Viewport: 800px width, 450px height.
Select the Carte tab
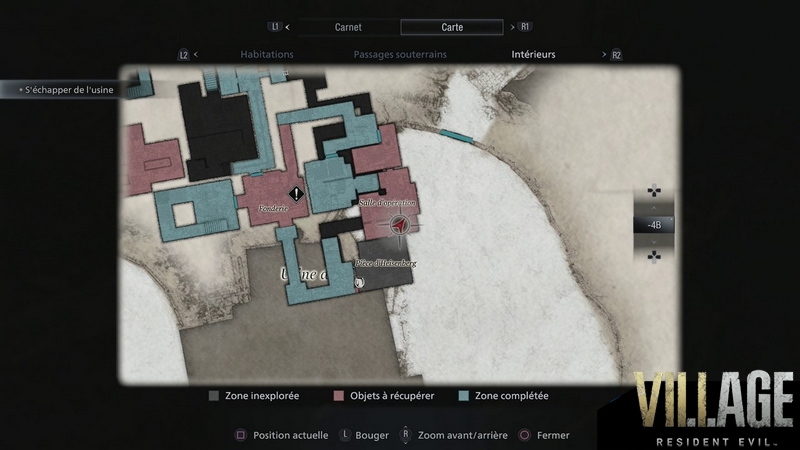click(452, 27)
